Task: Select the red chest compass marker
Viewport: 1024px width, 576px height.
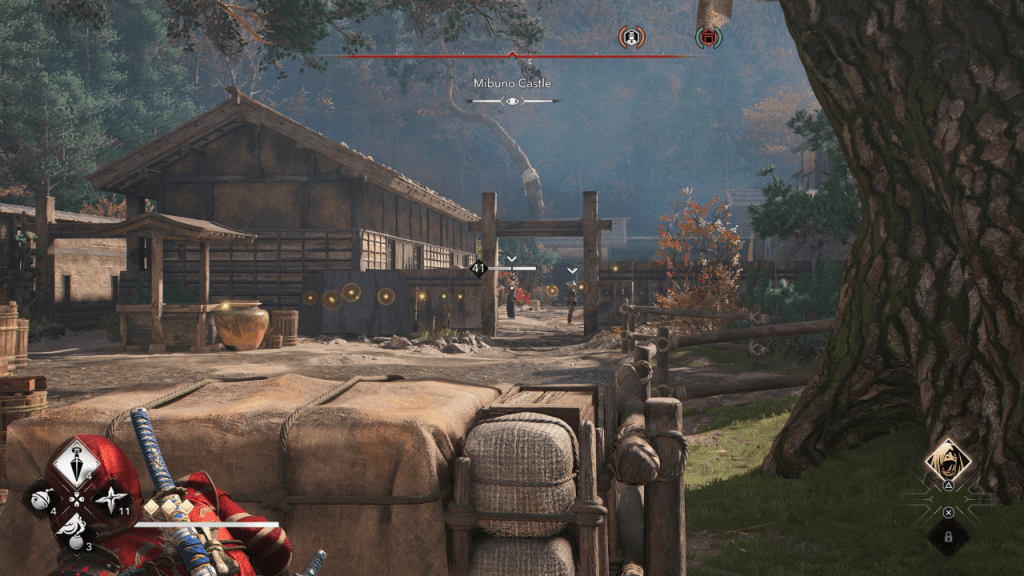Action: pos(708,37)
